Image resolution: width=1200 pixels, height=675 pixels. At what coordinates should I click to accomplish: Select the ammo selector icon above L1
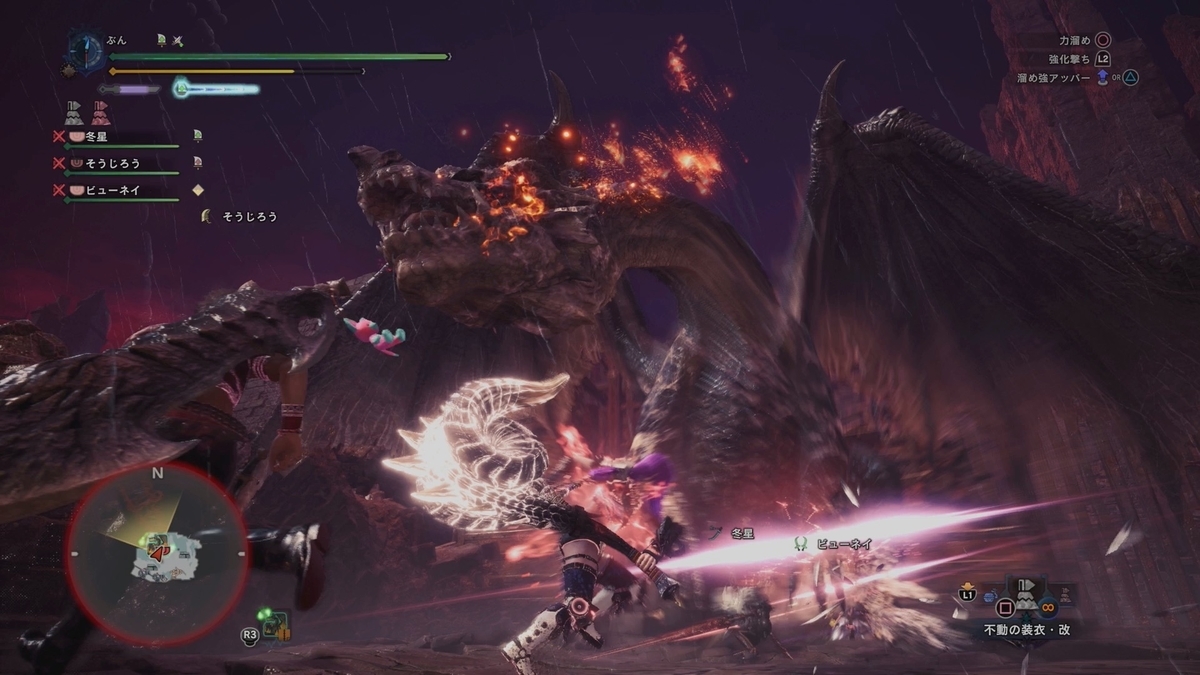[x=967, y=585]
